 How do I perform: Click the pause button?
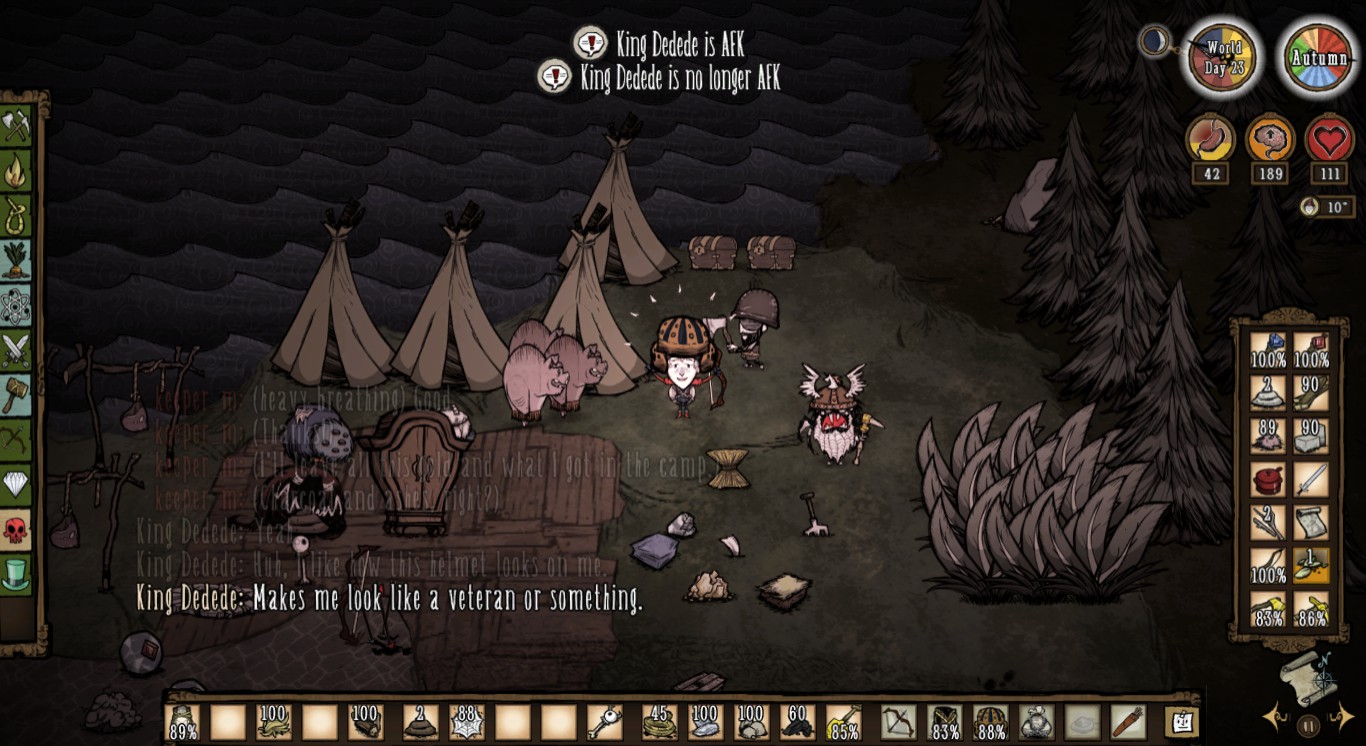(x=1309, y=725)
